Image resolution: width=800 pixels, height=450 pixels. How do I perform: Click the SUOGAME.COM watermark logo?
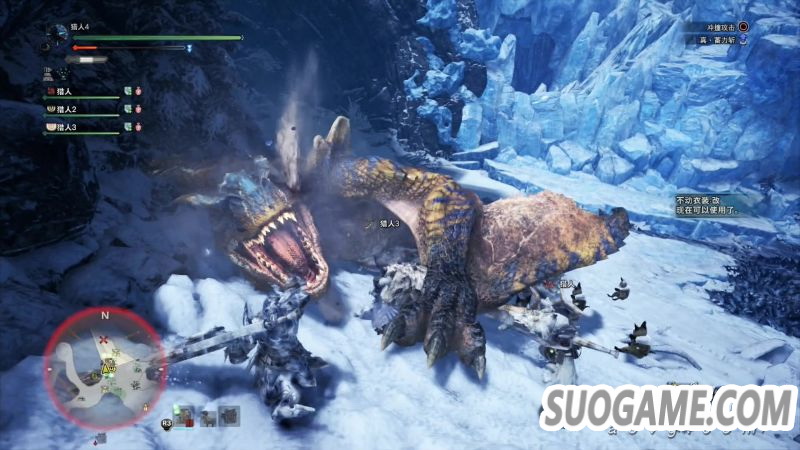tap(667, 409)
